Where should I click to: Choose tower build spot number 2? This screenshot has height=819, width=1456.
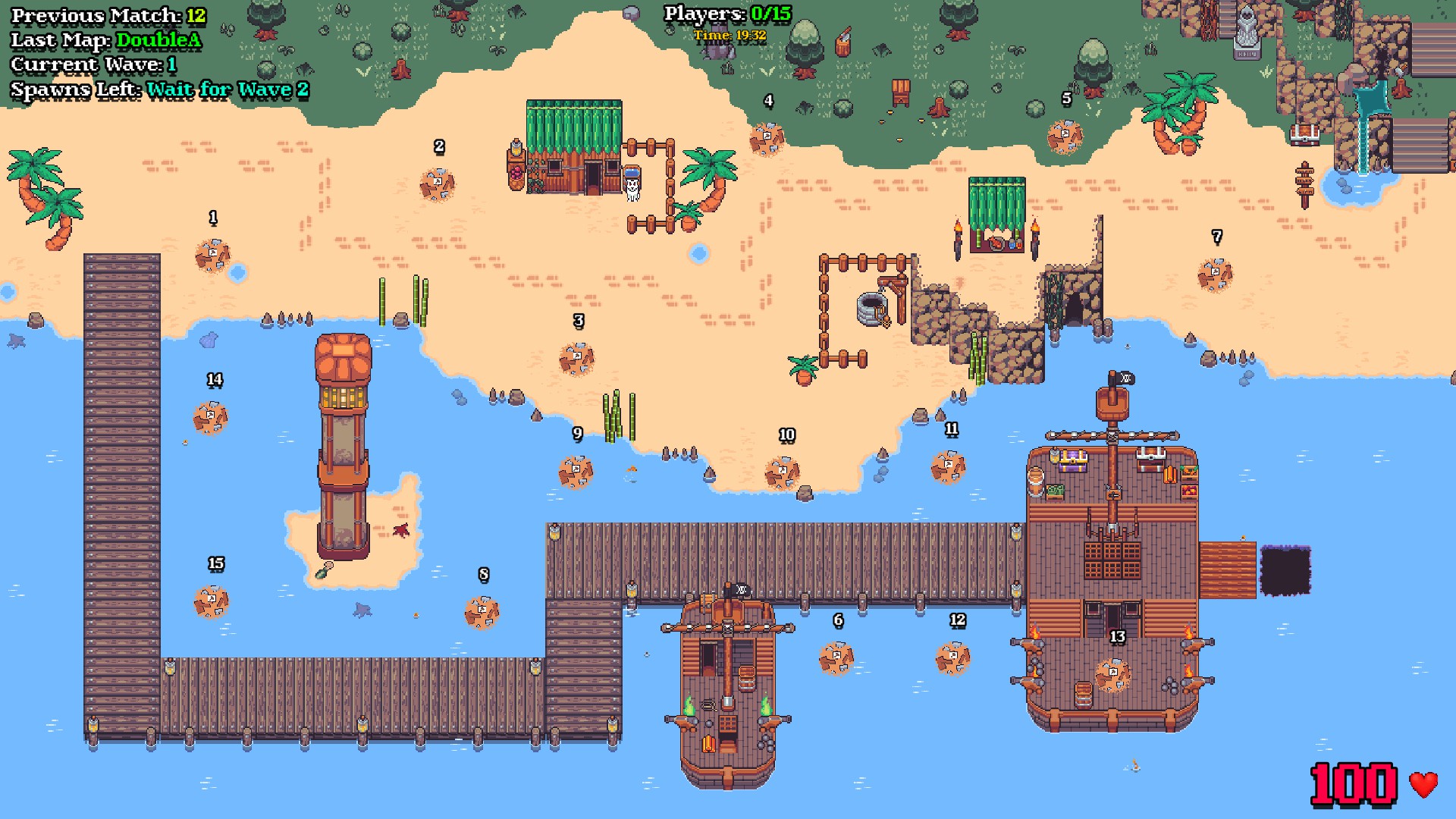(x=438, y=184)
